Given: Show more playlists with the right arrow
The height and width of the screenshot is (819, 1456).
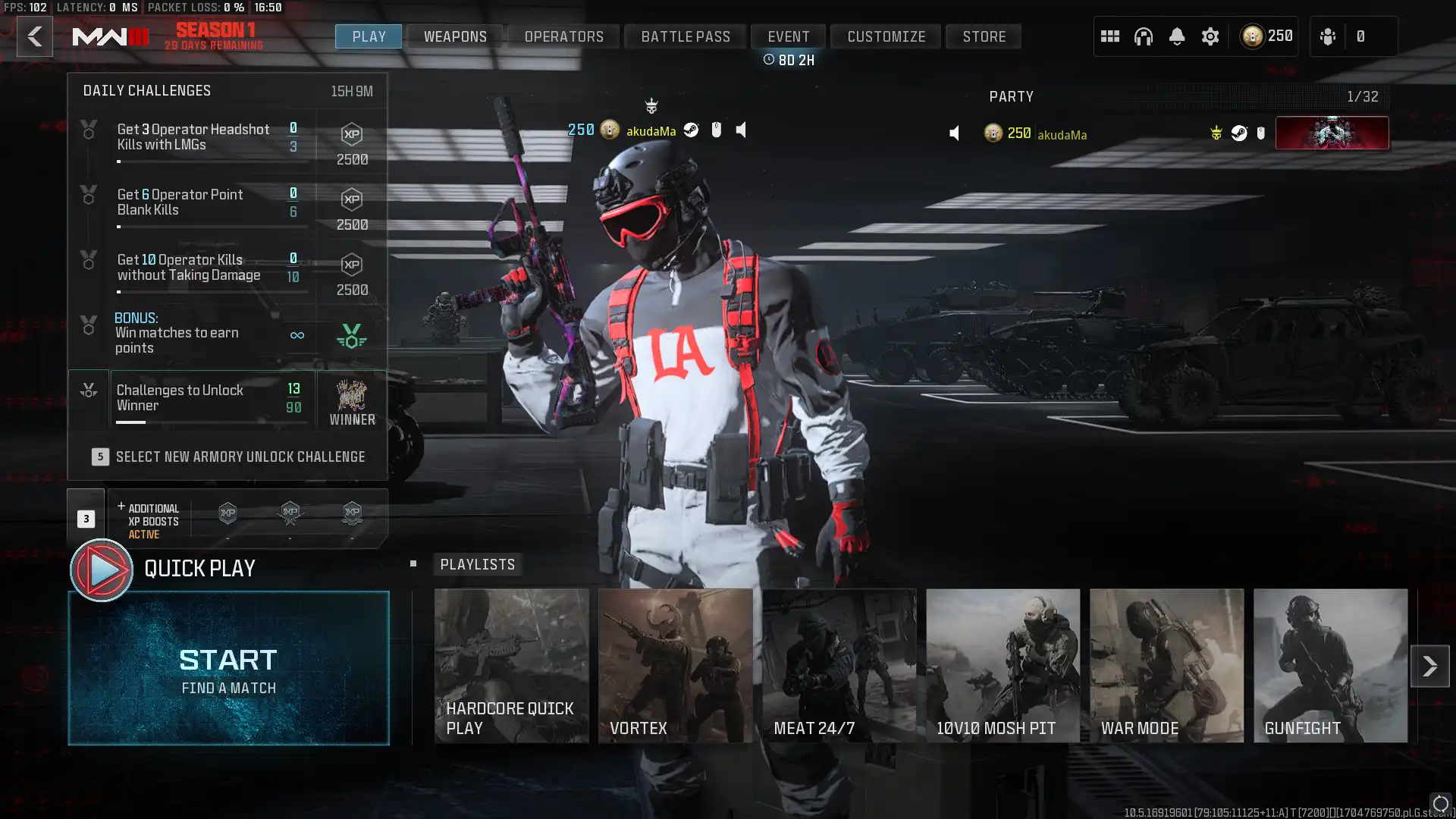Looking at the screenshot, I should (1429, 666).
